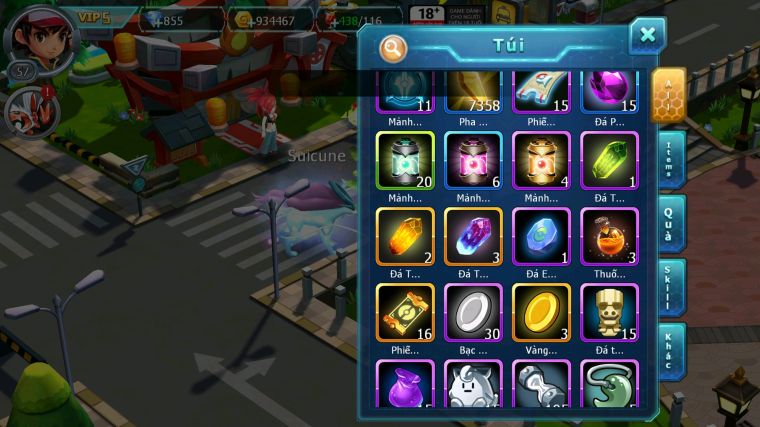Open the Skill tab
Image resolution: width=760 pixels, height=427 pixels.
(670, 287)
